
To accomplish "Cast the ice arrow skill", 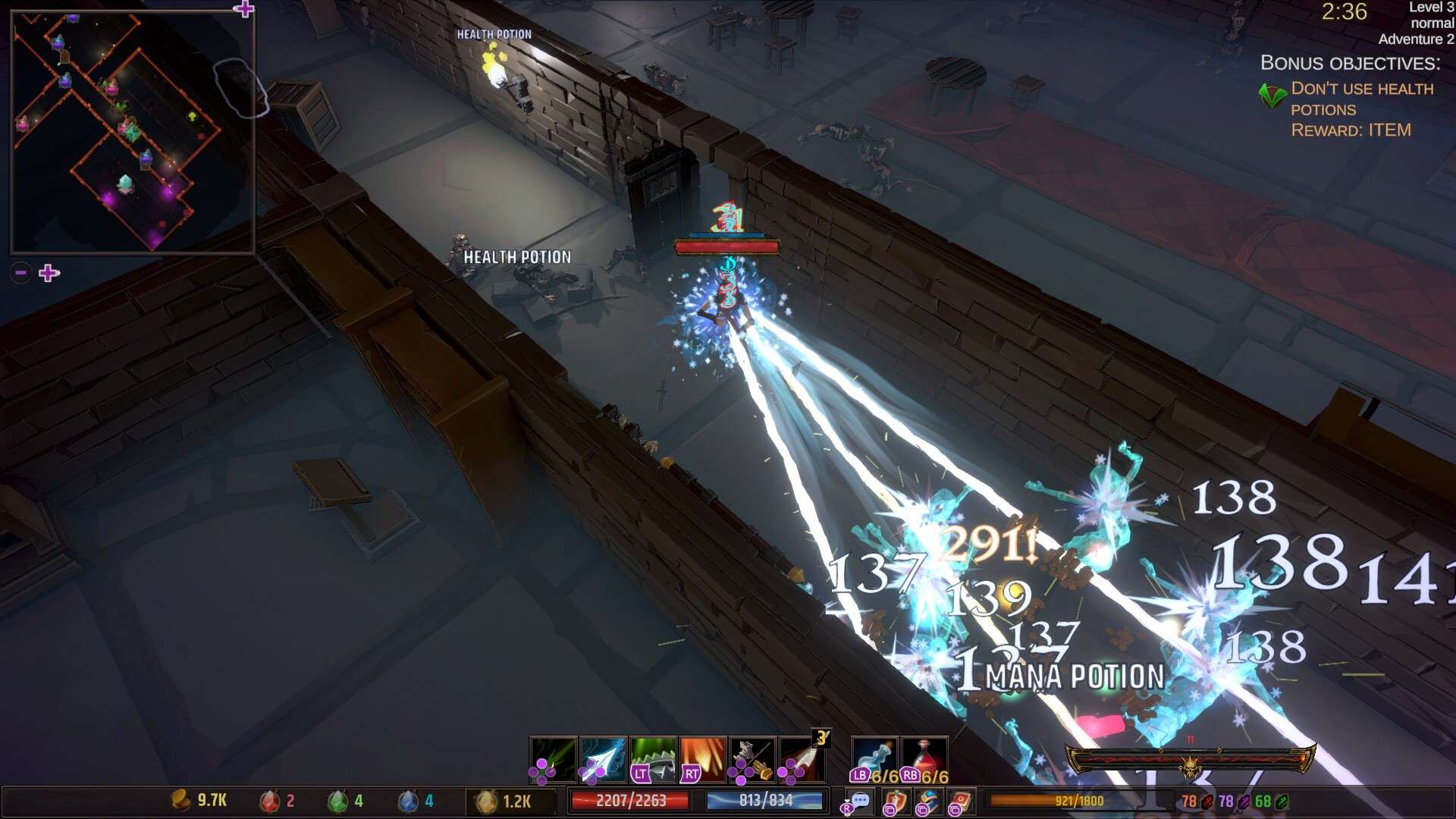I will (x=603, y=758).
